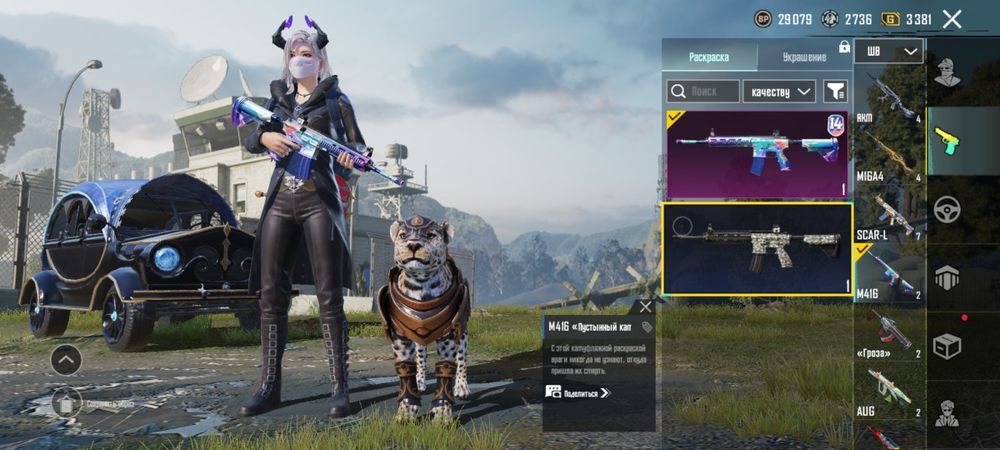Close the inventory screen with the X
The width and height of the screenshot is (1000, 450).
952,18
